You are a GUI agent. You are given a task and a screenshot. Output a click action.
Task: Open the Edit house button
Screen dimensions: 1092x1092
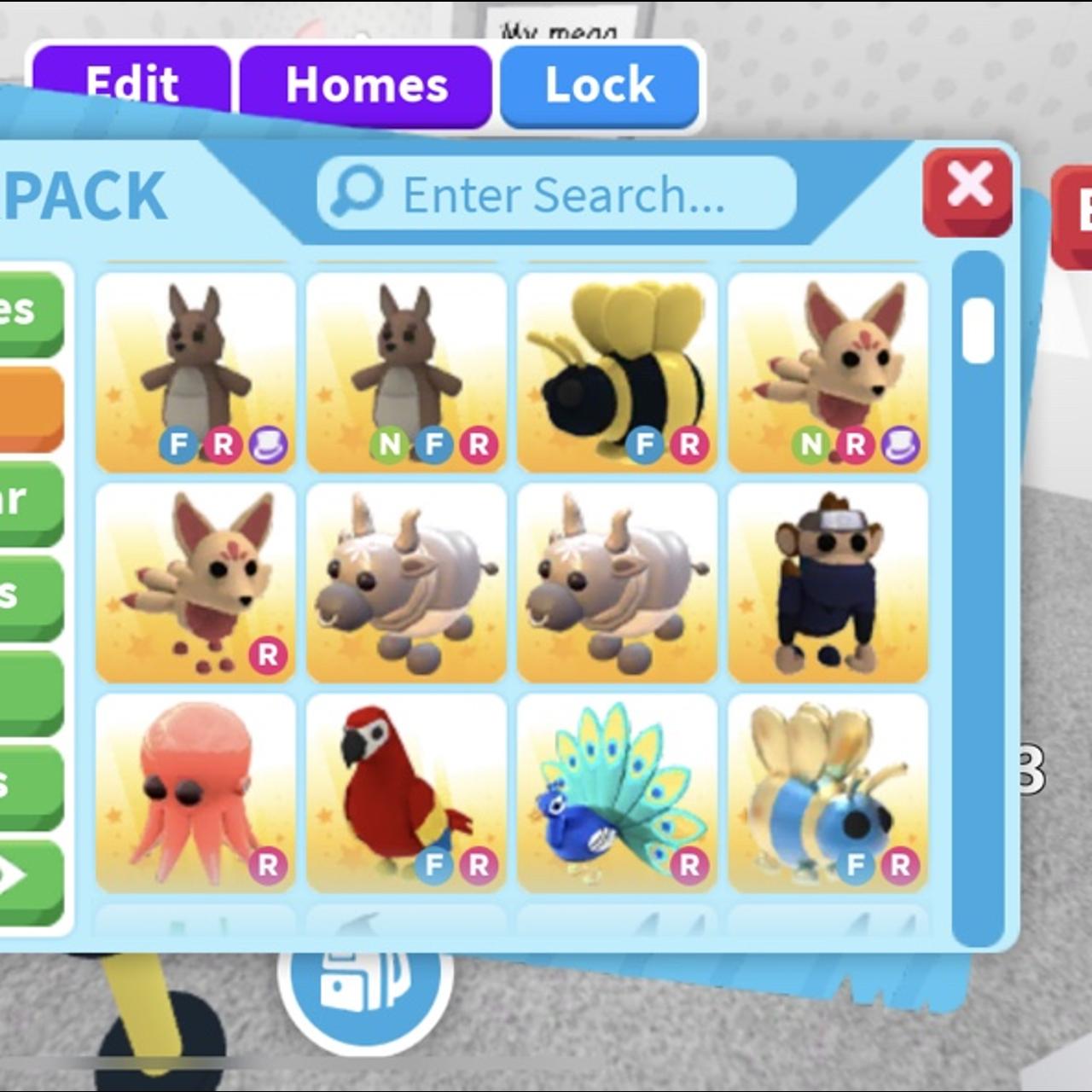pos(131,84)
